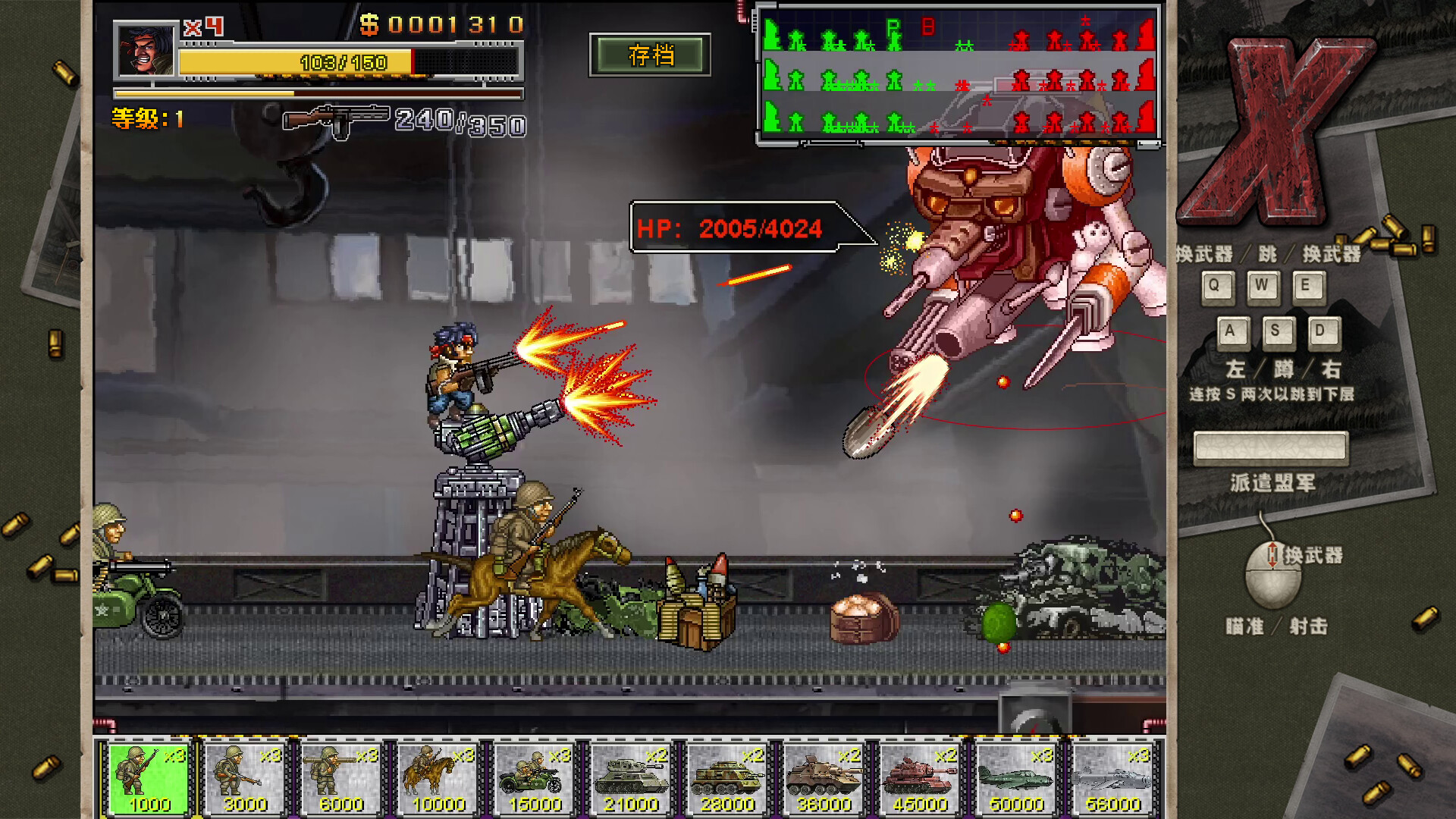Deploy the cavalry unit costing 10000
The width and height of the screenshot is (1456, 819).
(x=436, y=777)
